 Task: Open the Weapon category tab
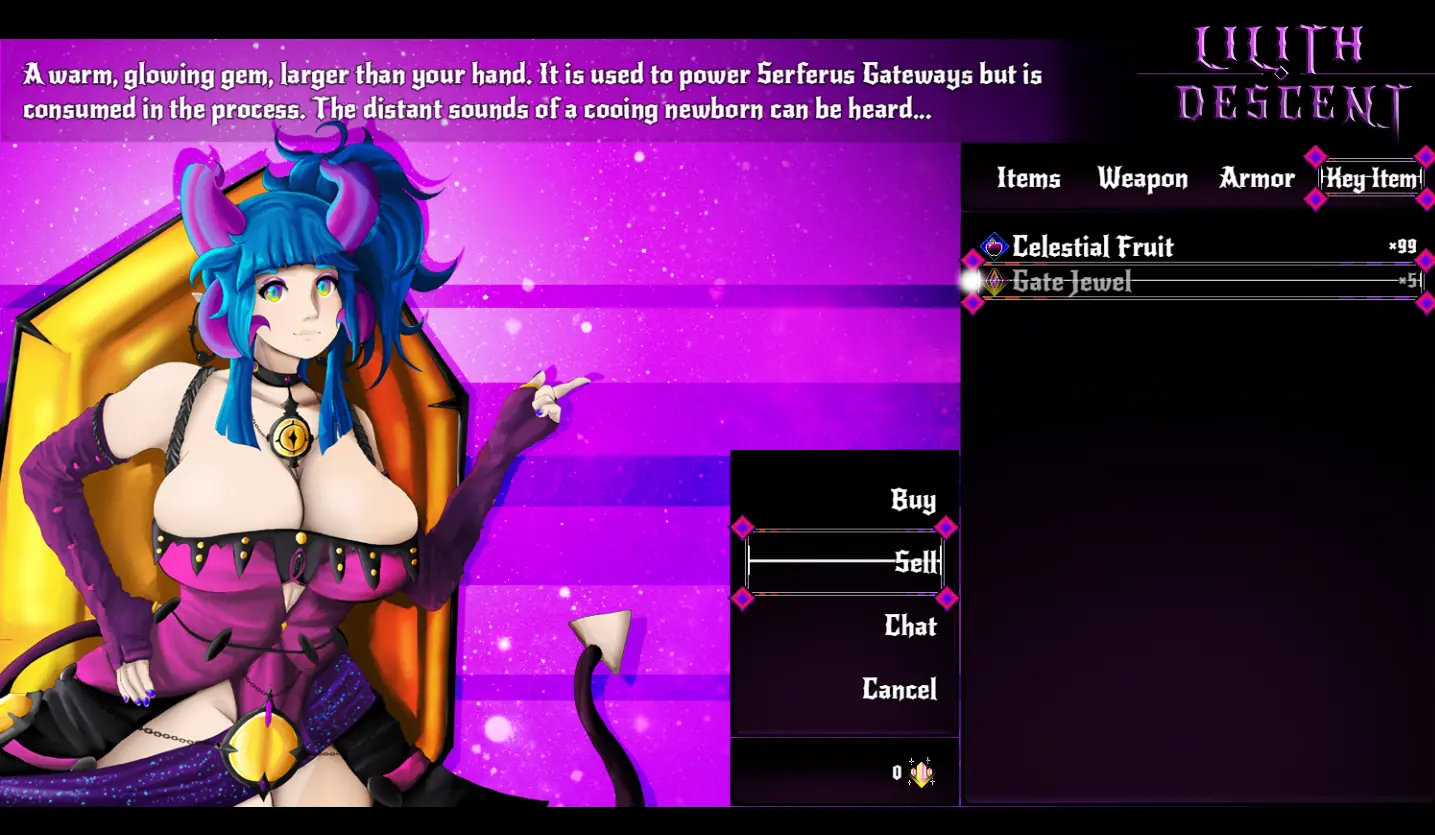(x=1142, y=179)
